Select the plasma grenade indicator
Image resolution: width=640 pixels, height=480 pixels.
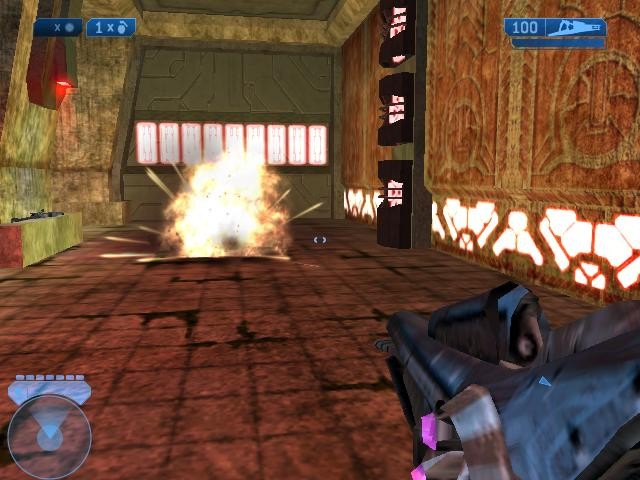58,28
